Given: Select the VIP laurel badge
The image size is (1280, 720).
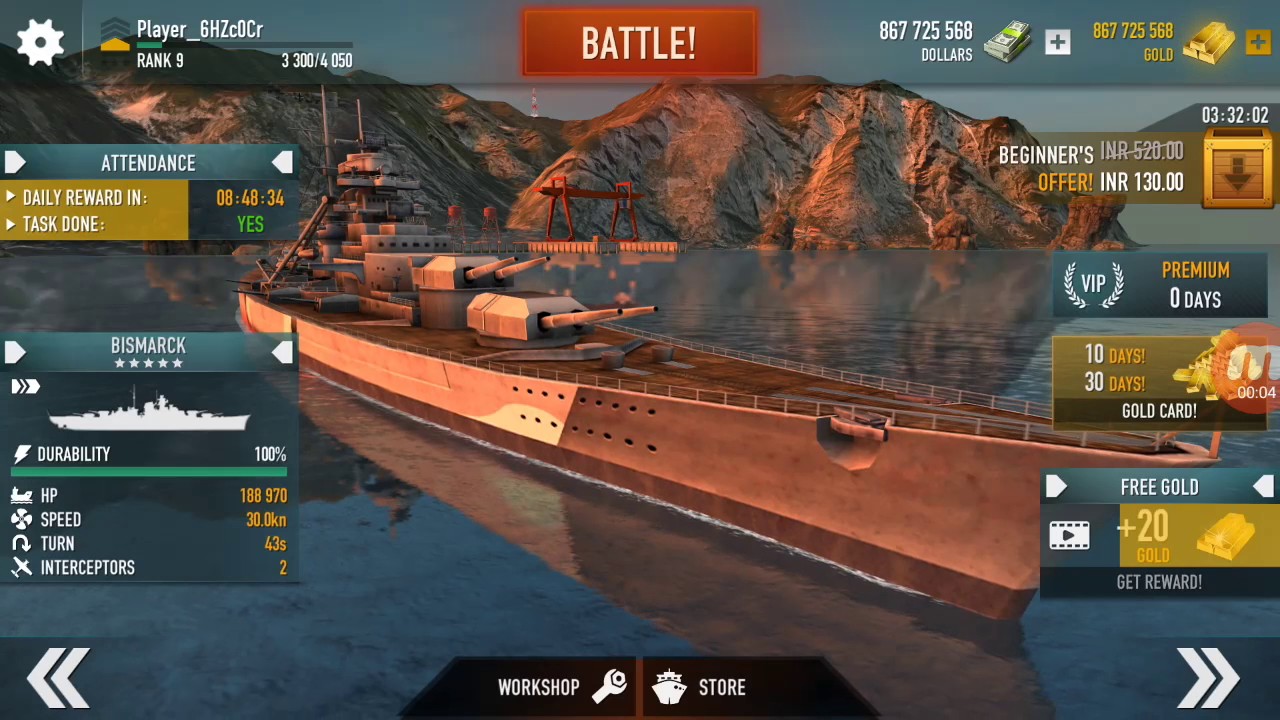Looking at the screenshot, I should tap(1093, 285).
